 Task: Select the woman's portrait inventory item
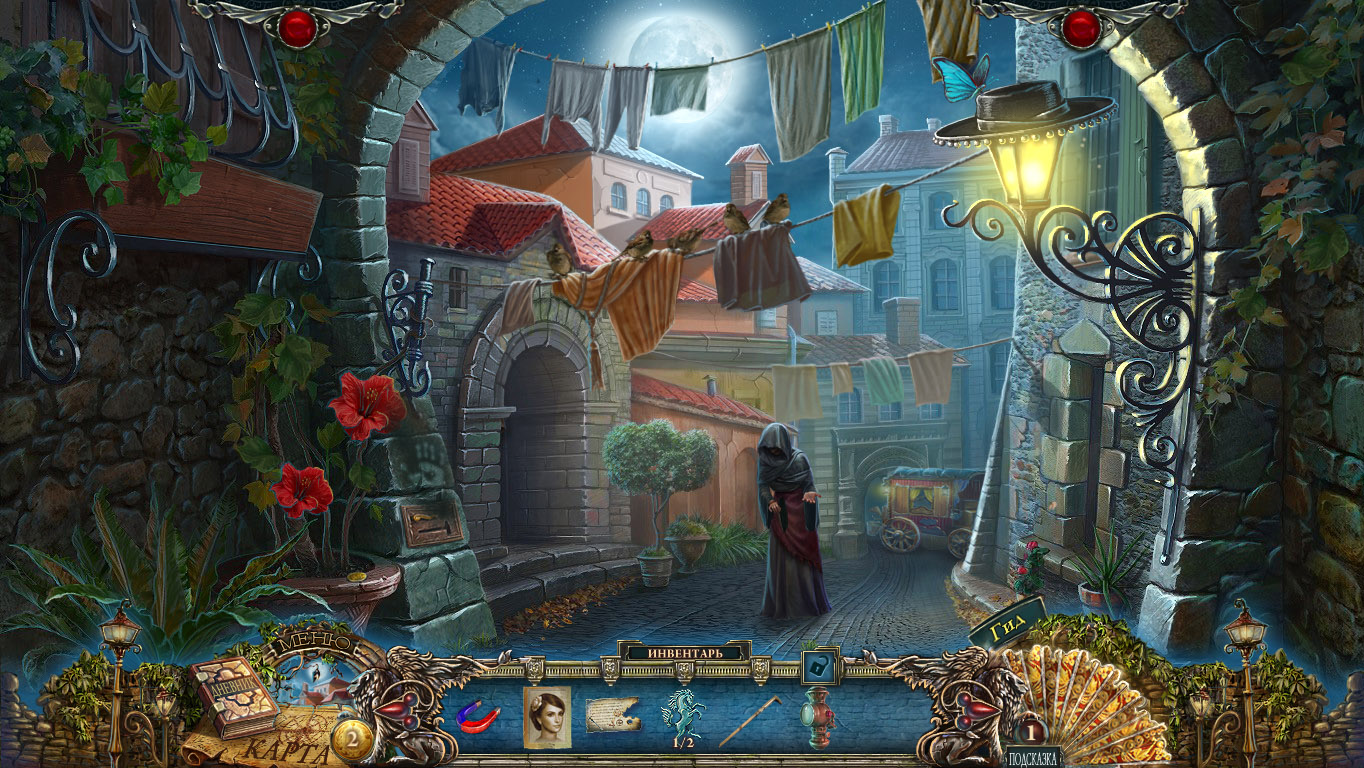pos(547,716)
